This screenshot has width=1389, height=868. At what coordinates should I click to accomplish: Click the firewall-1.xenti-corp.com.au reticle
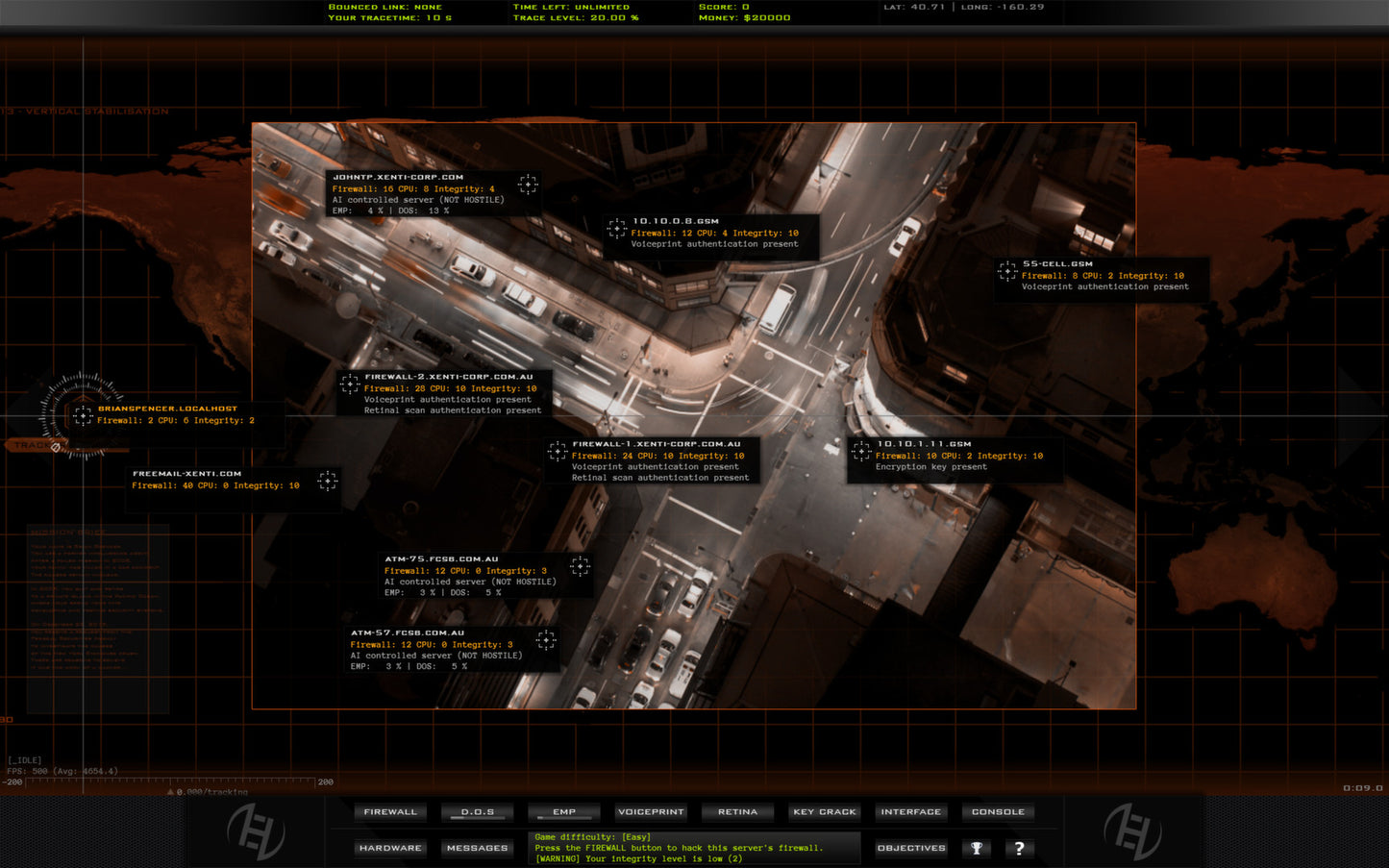tap(556, 451)
